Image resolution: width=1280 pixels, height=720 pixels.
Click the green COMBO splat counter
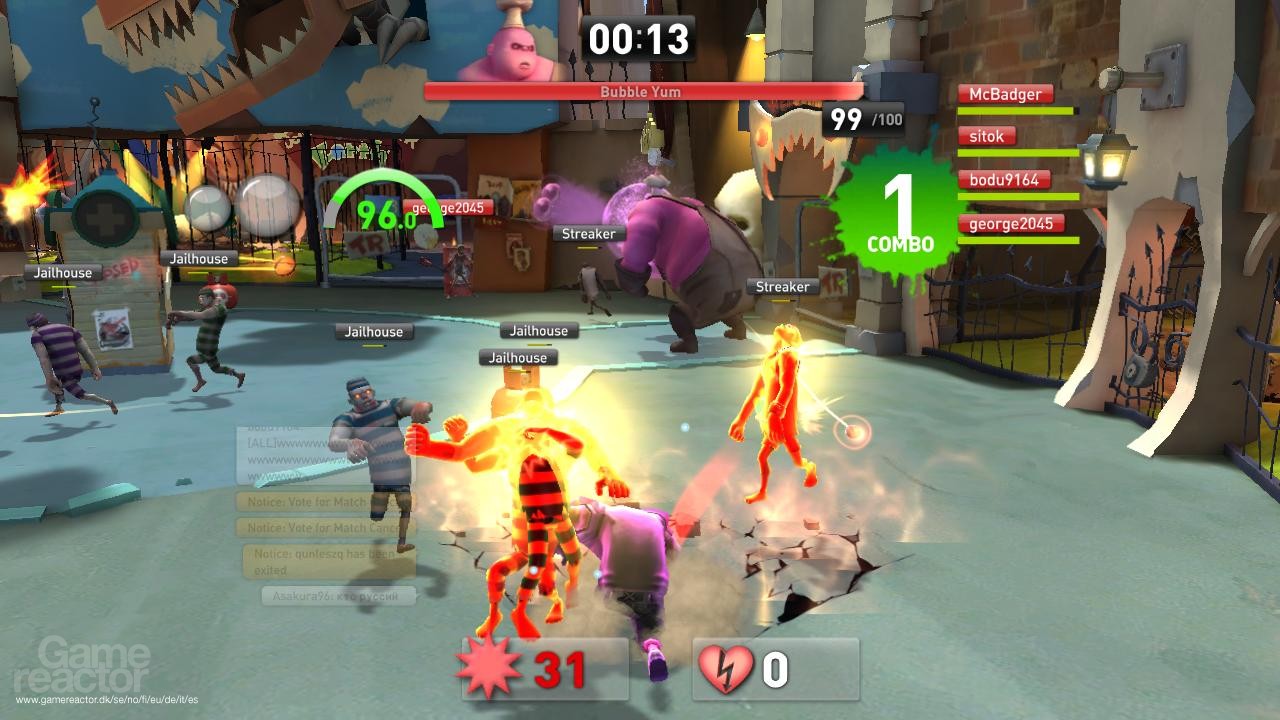coord(898,210)
